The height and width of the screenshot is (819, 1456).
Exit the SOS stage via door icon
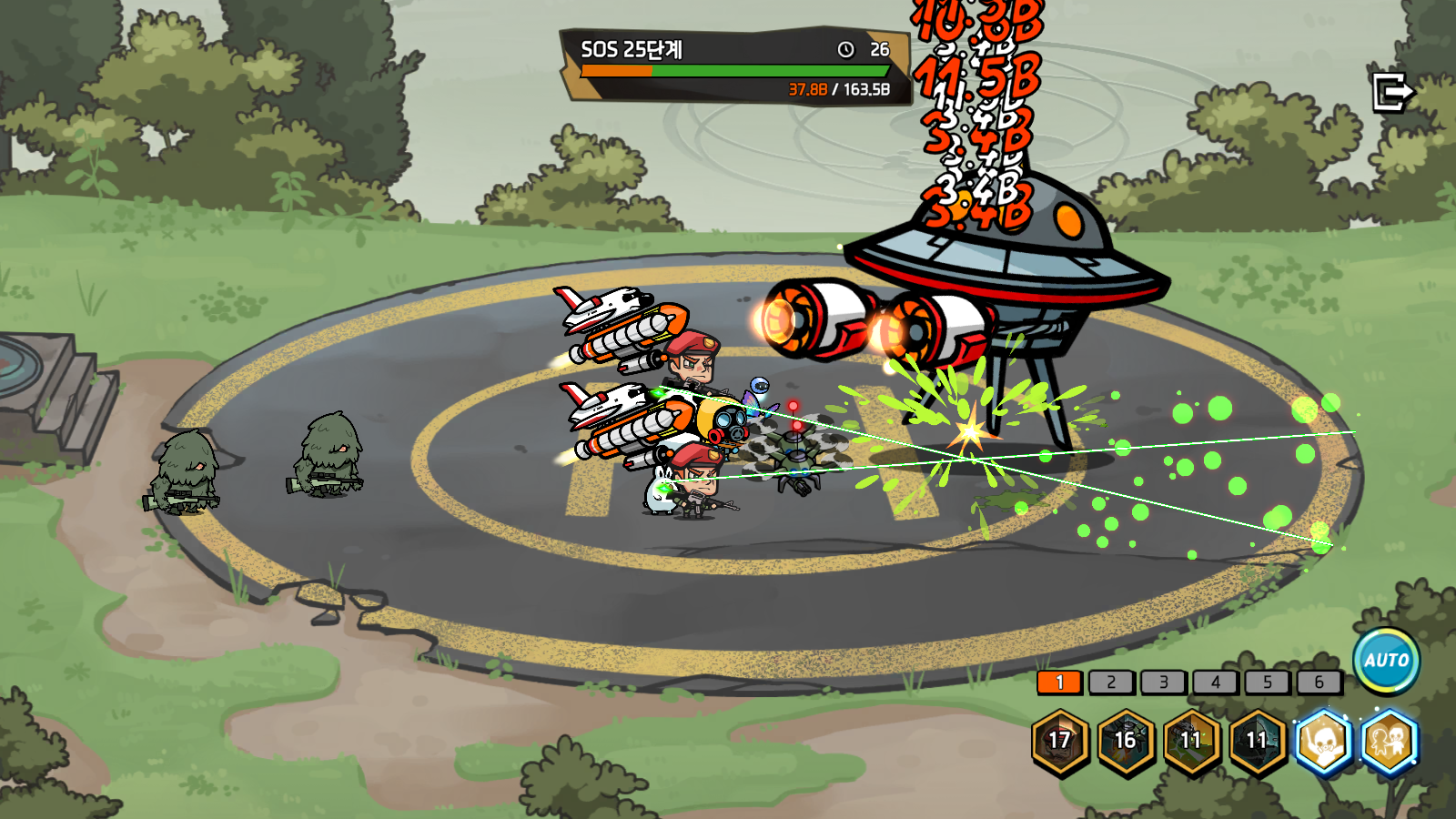click(1392, 92)
